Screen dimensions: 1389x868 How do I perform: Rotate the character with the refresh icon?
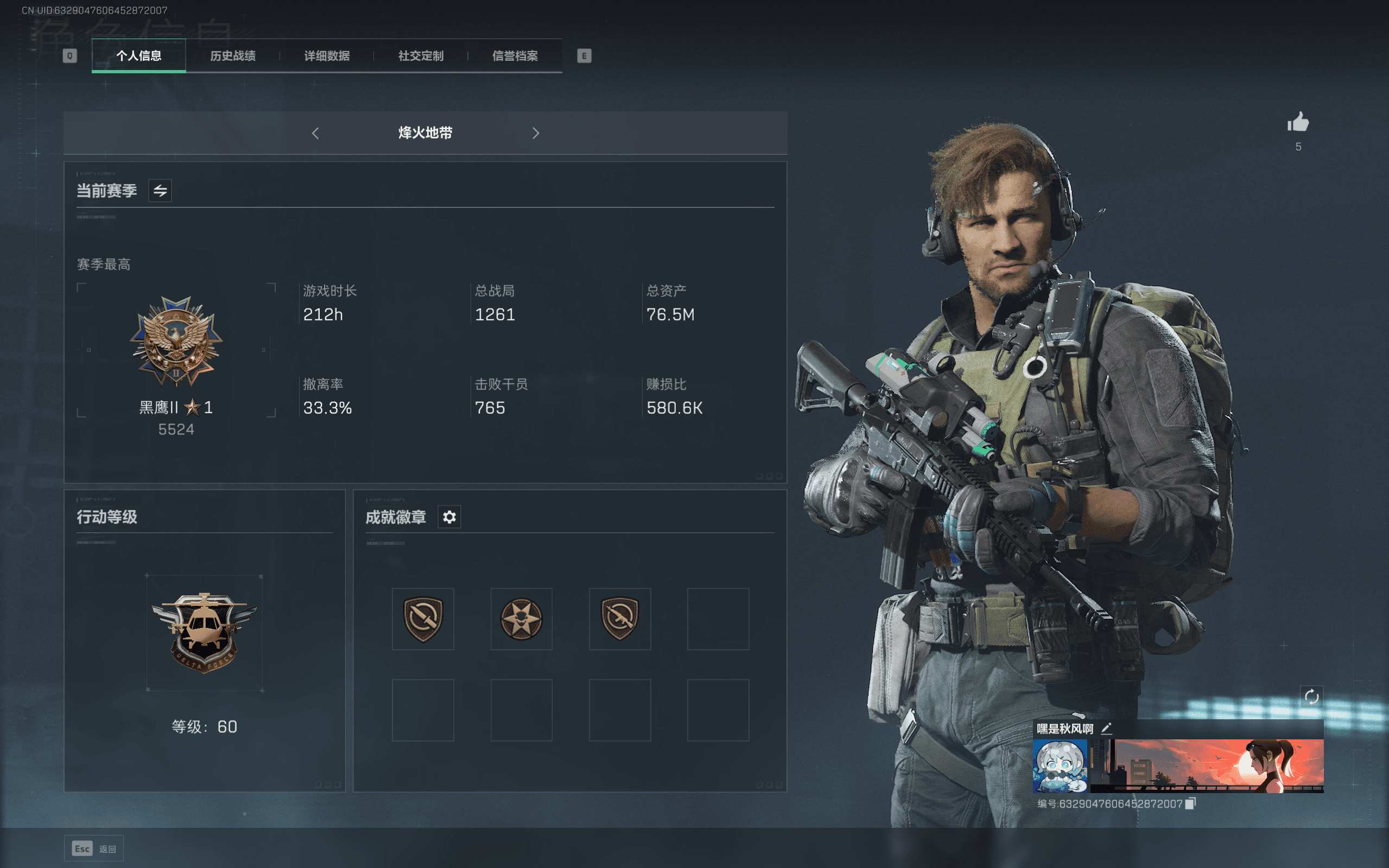coord(1311,697)
